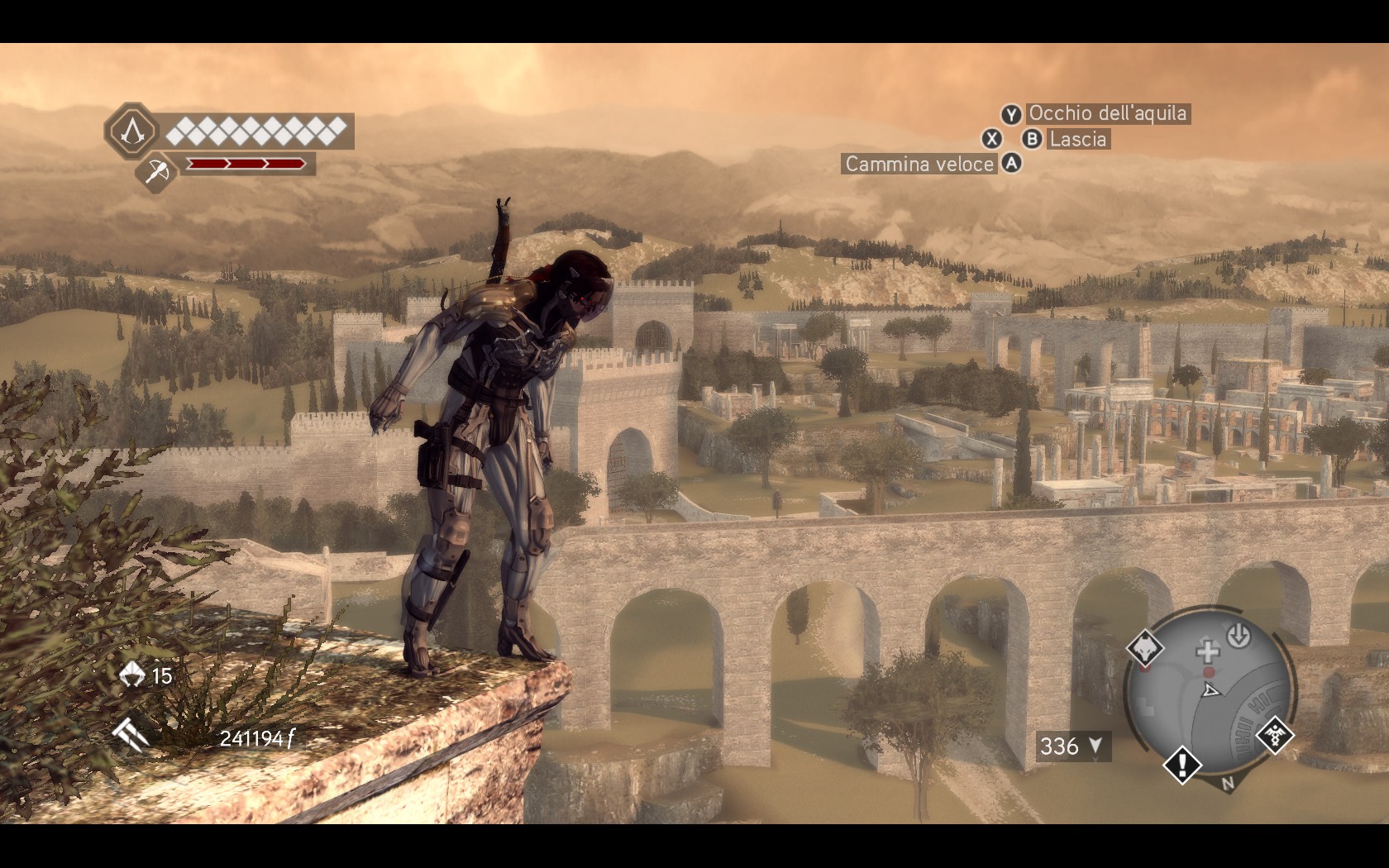Click the wolf head marker on minimap
Screen dimensions: 1389x868
tap(1145, 647)
